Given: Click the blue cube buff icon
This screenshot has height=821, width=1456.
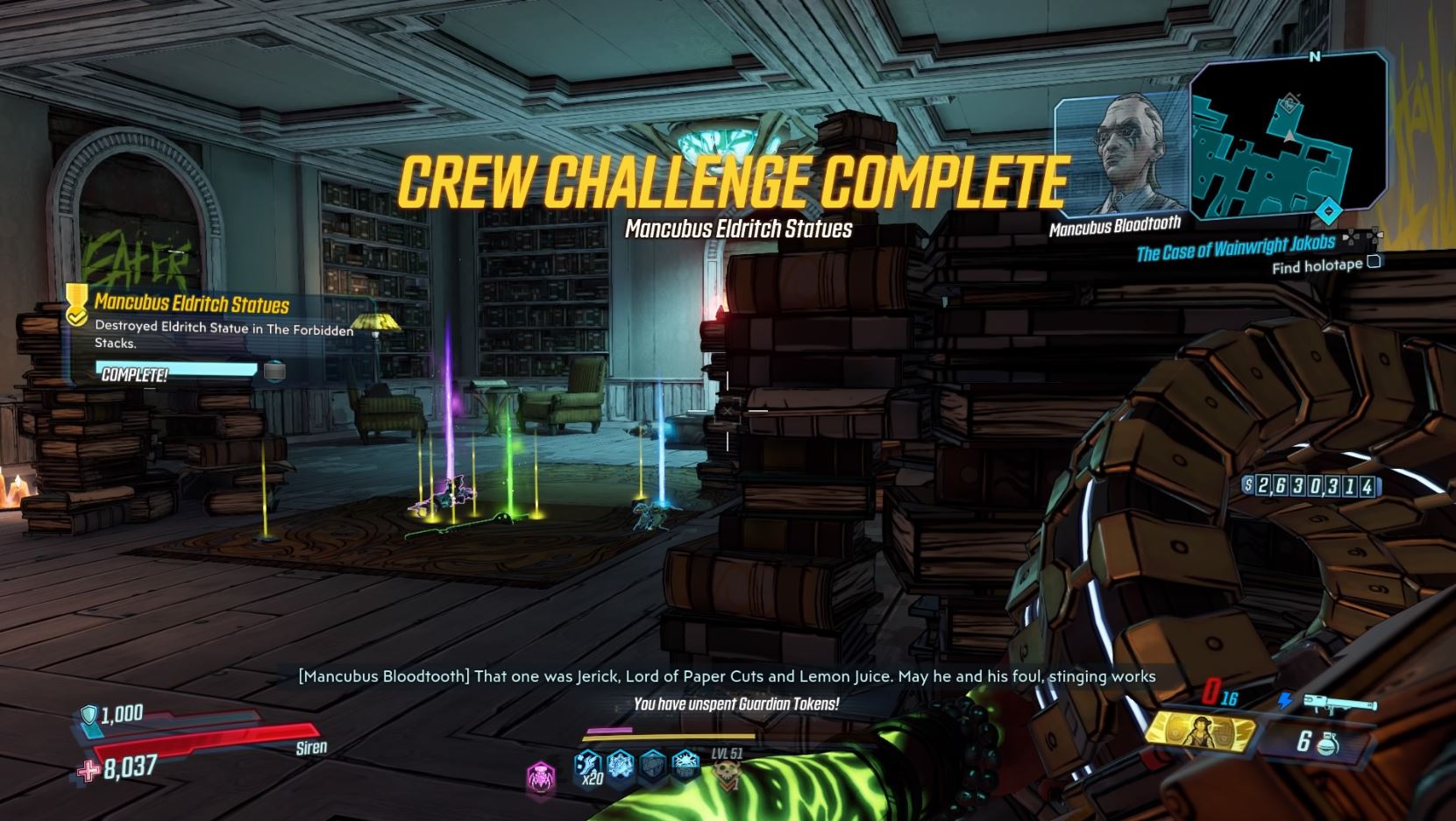Looking at the screenshot, I should pyautogui.click(x=653, y=767).
